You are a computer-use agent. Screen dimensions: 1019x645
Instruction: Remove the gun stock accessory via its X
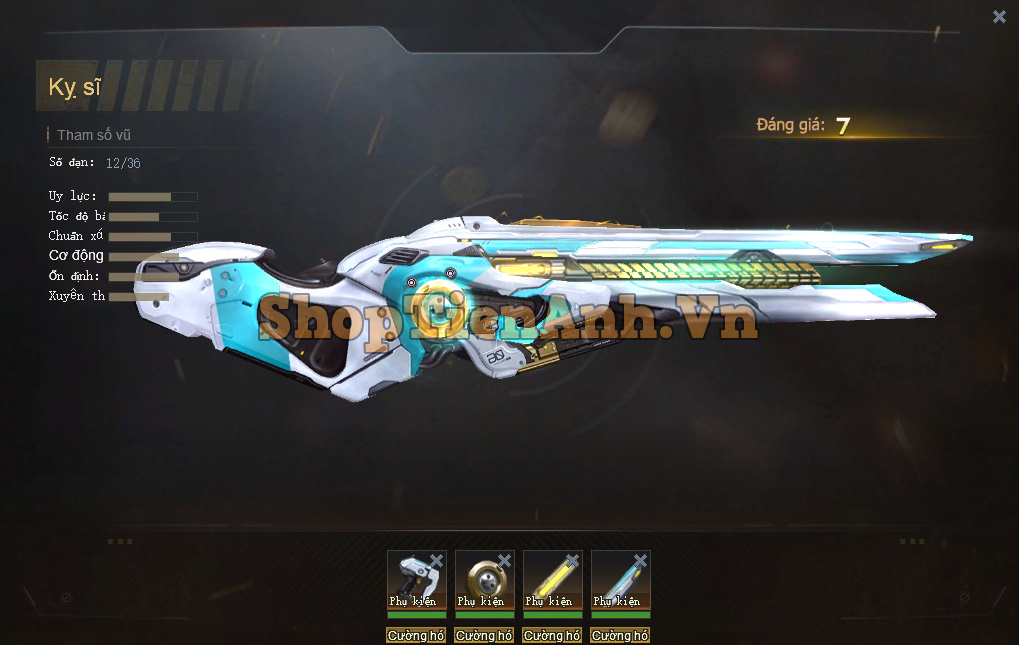[x=436, y=561]
